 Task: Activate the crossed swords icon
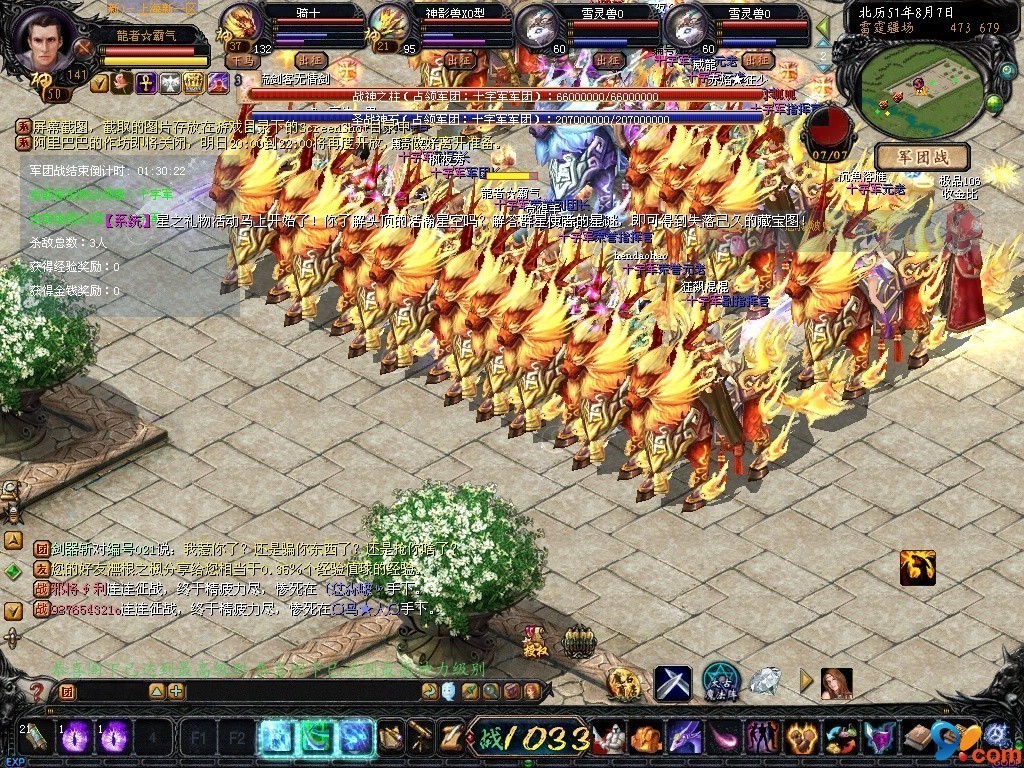[x=673, y=683]
